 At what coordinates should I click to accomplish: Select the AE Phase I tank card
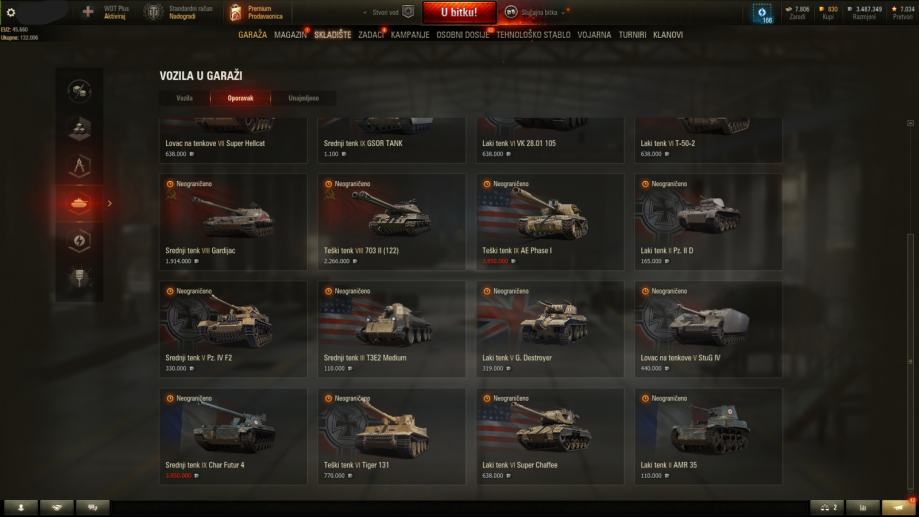pos(550,222)
